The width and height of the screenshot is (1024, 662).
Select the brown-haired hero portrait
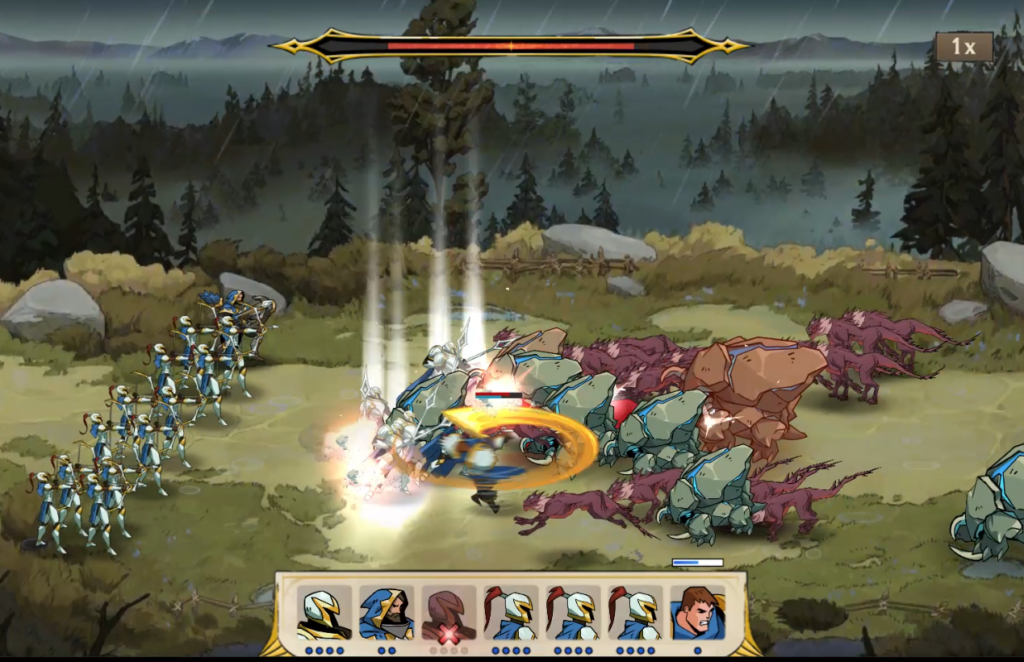[x=697, y=612]
